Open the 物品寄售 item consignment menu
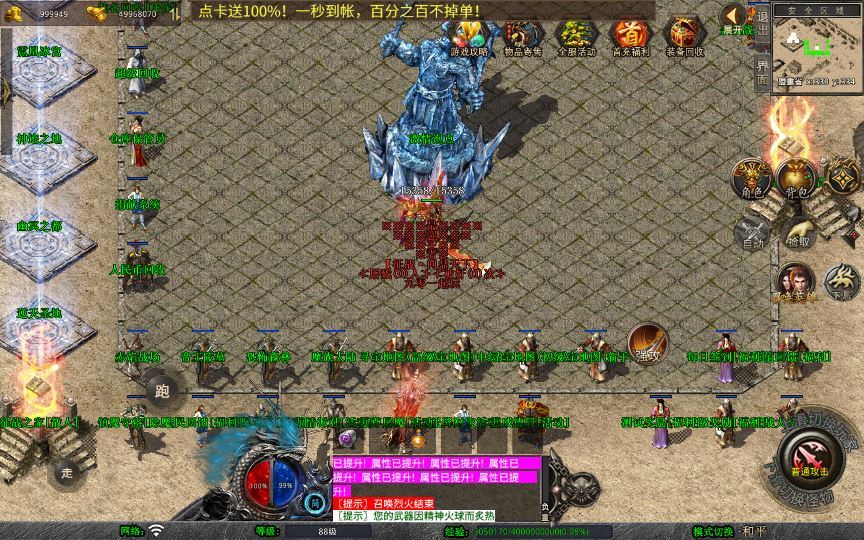 pyautogui.click(x=521, y=38)
